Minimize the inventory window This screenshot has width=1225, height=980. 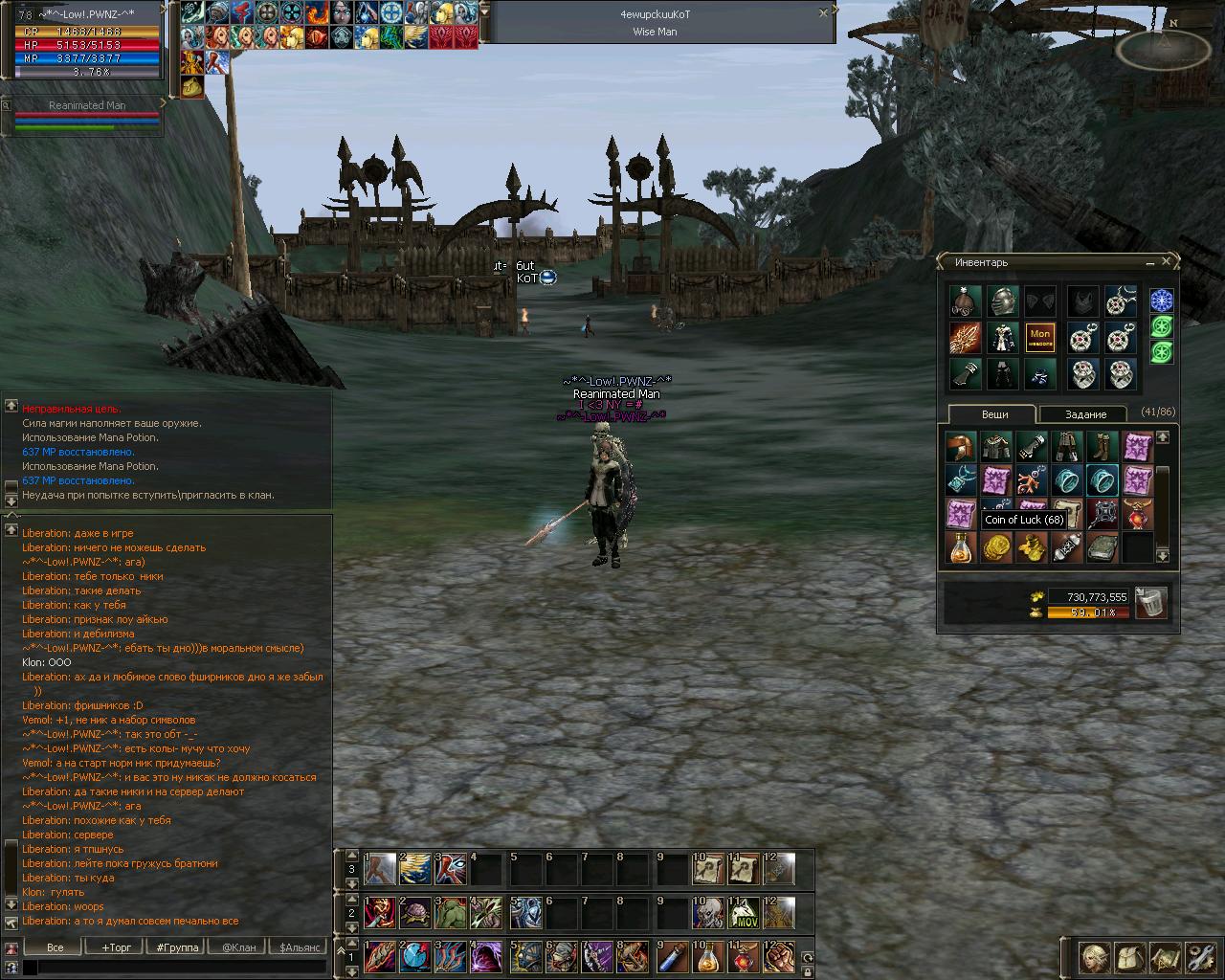click(x=1149, y=262)
